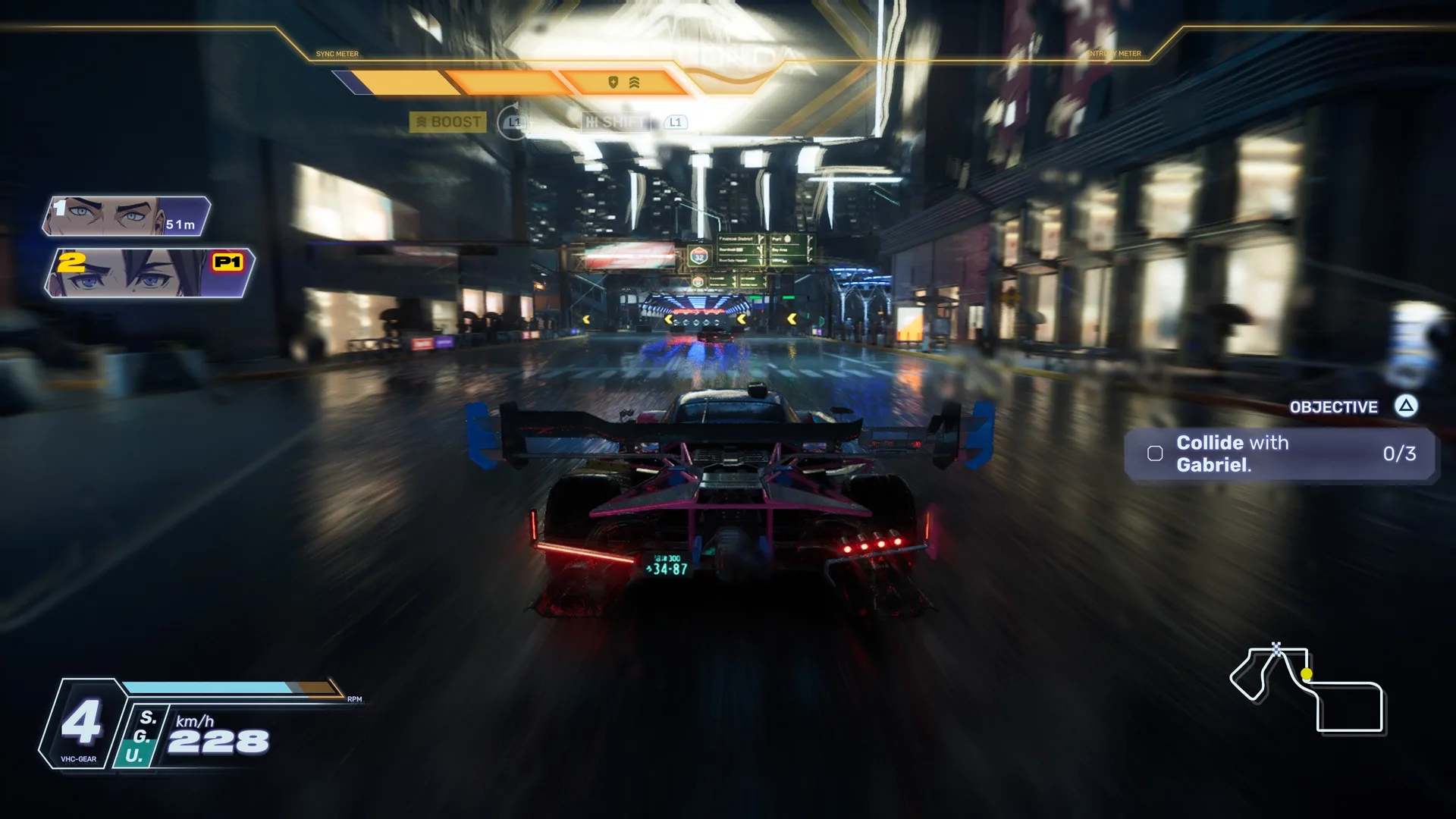Viewport: 1456px width, 819px height.
Task: Select the first-place rival portrait
Action: point(126,216)
